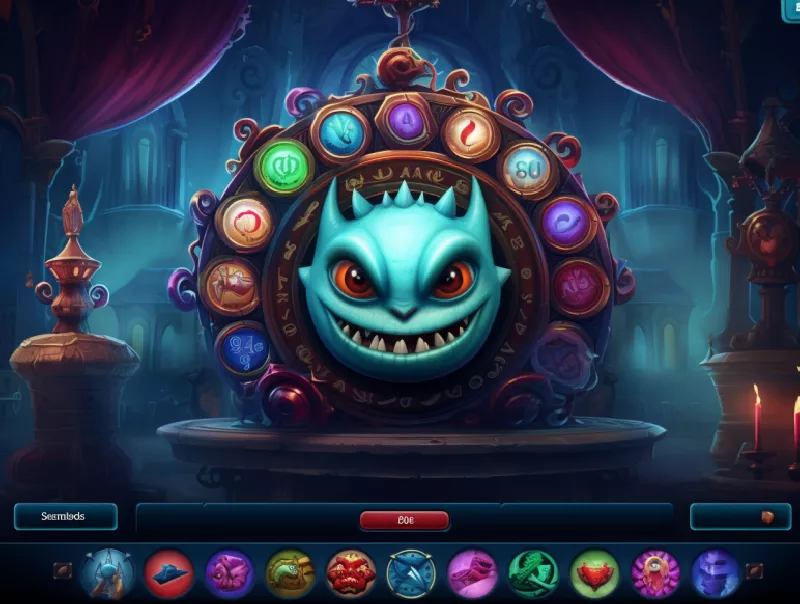Pick the green circle with teal creature
This screenshot has height=604, width=800.
point(533,574)
